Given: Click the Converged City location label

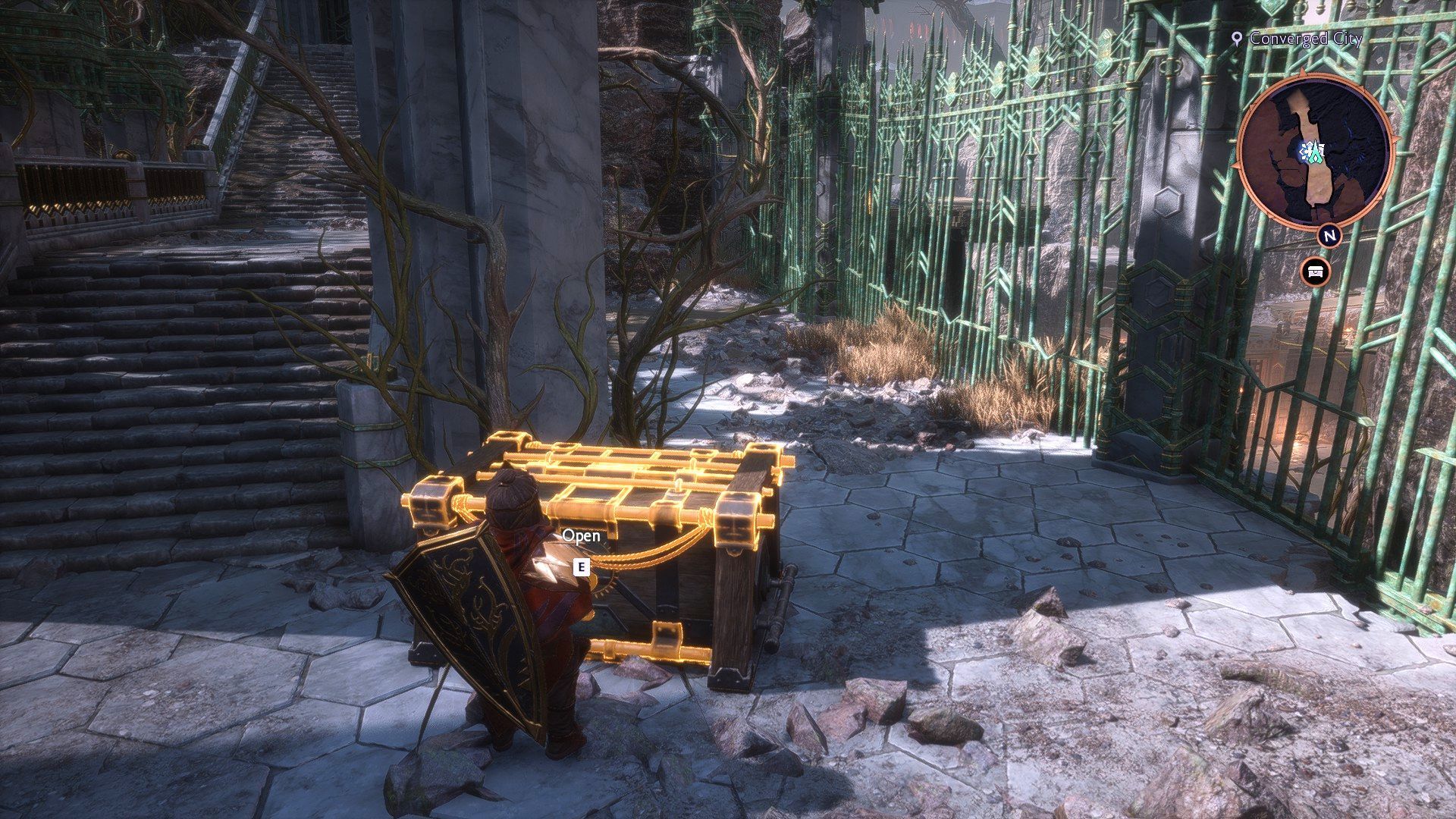Looking at the screenshot, I should coord(1304,38).
